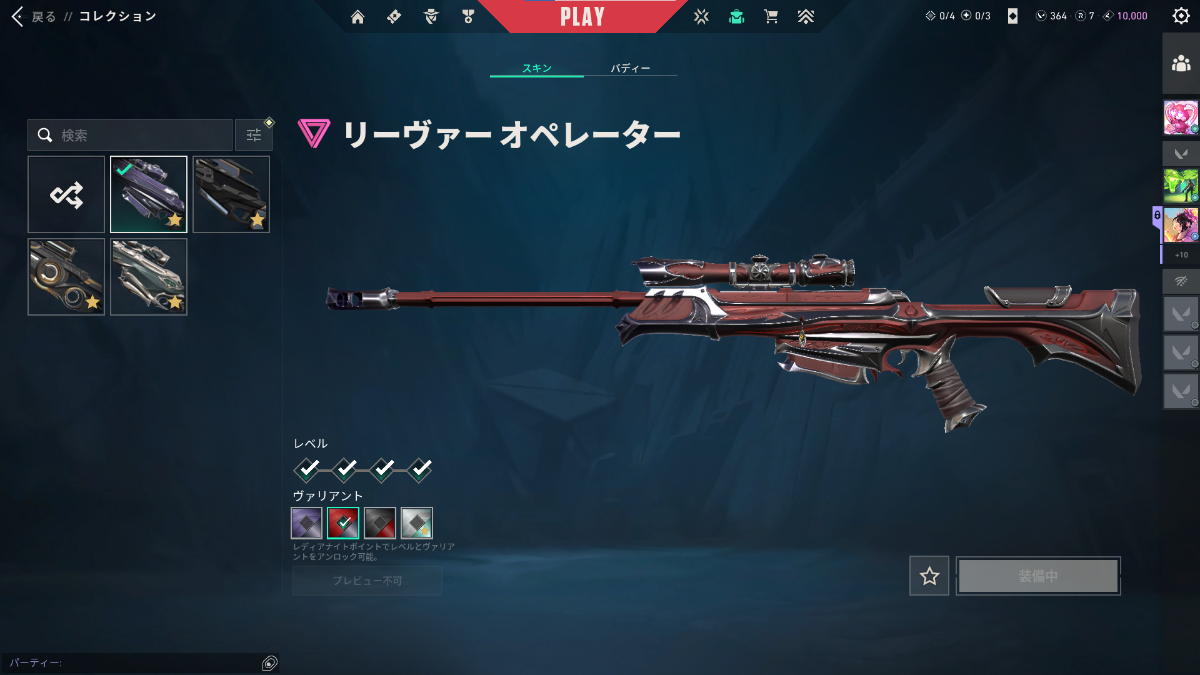Click the 装備中 equip button
Image resolution: width=1200 pixels, height=675 pixels.
tap(1038, 576)
